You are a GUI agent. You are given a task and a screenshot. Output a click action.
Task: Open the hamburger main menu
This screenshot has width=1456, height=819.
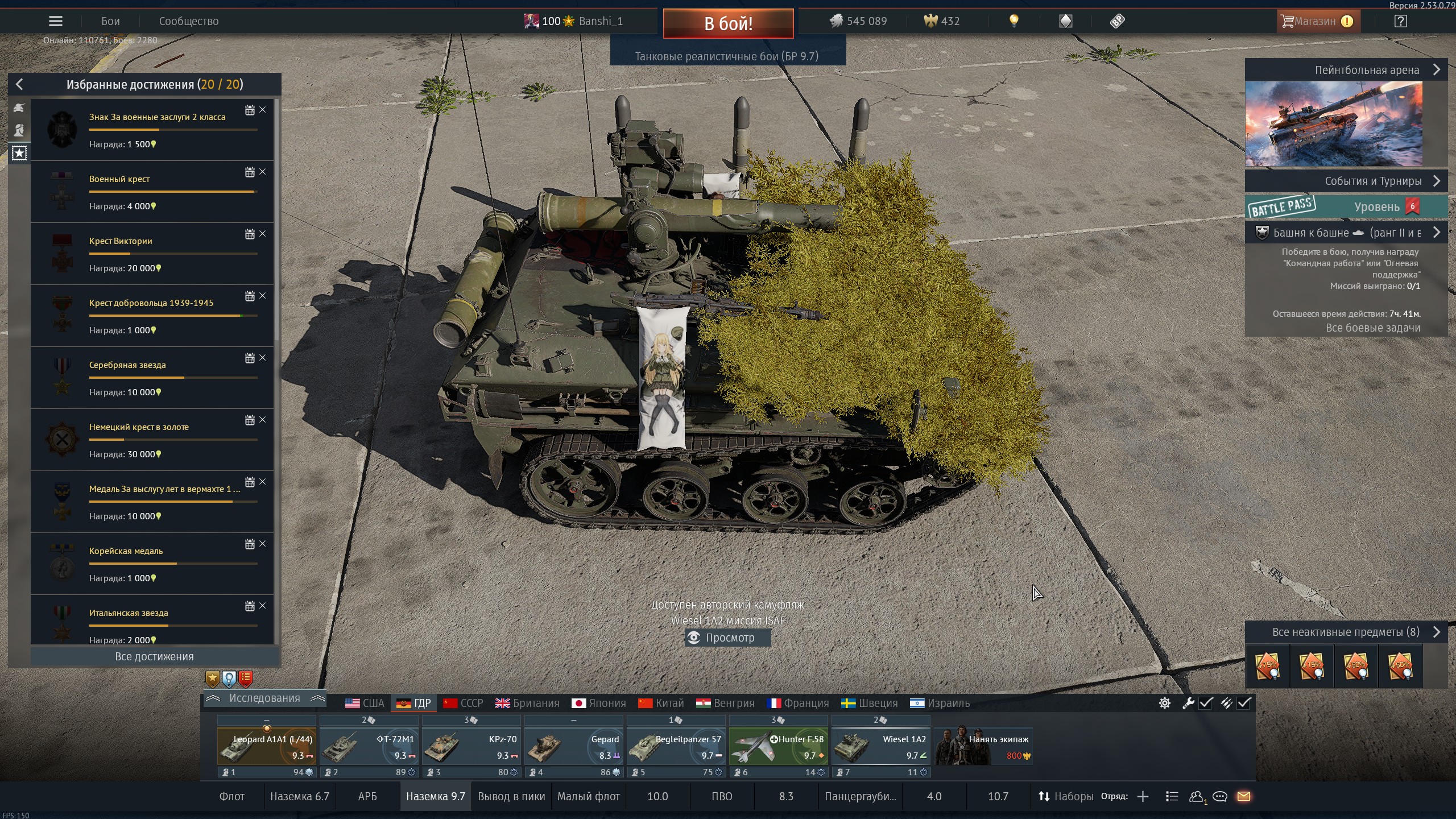56,22
